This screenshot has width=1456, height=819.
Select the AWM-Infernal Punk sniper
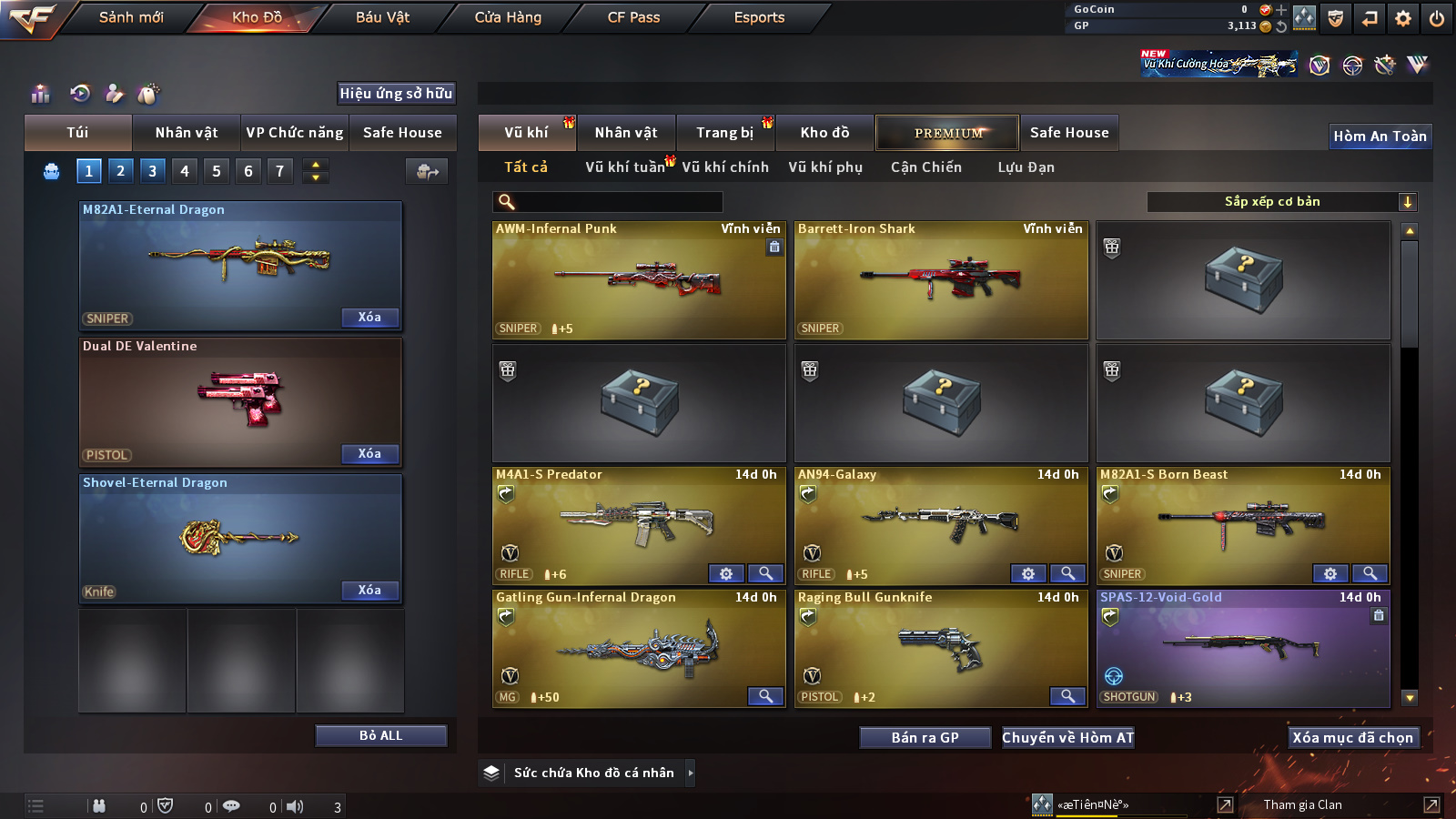click(639, 280)
